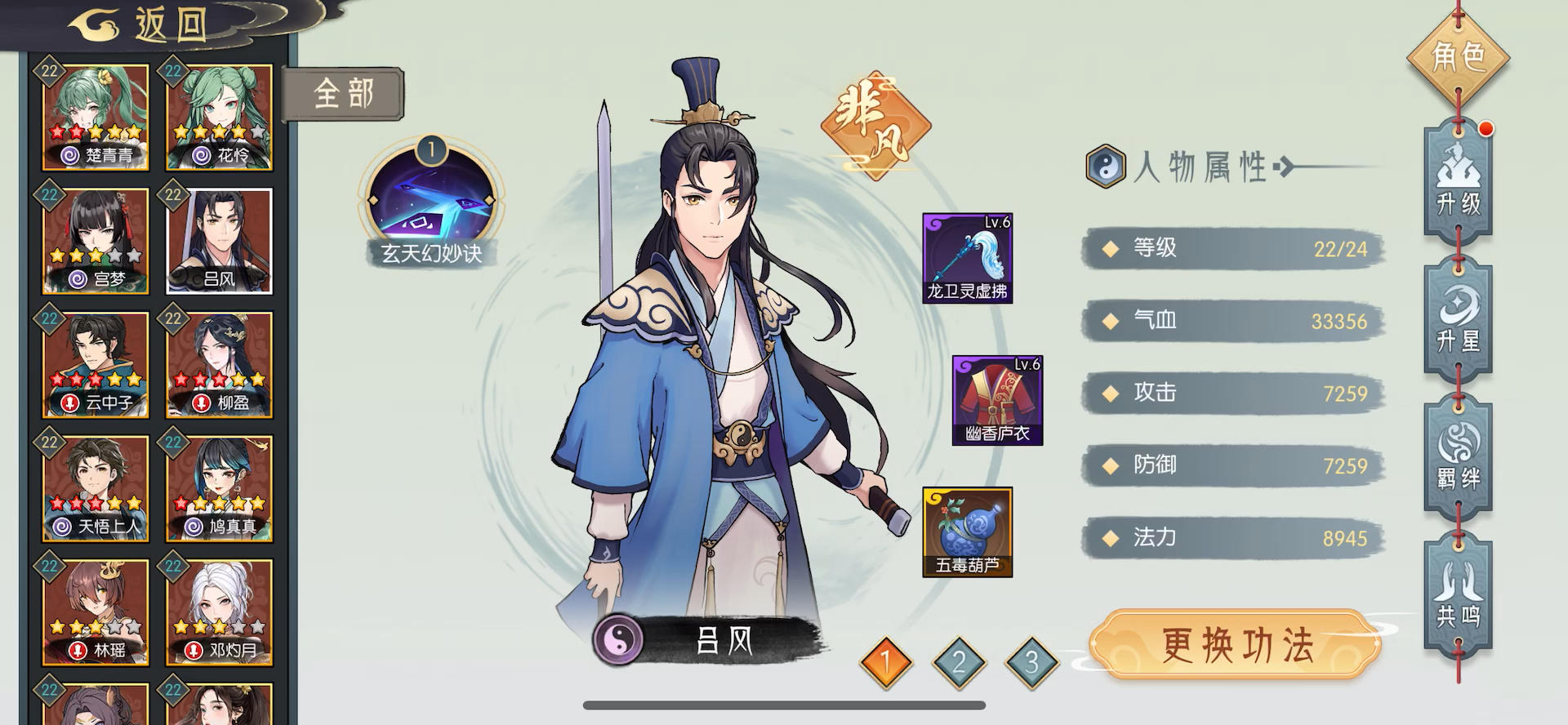Click the 返回 back menu item

tap(136, 22)
